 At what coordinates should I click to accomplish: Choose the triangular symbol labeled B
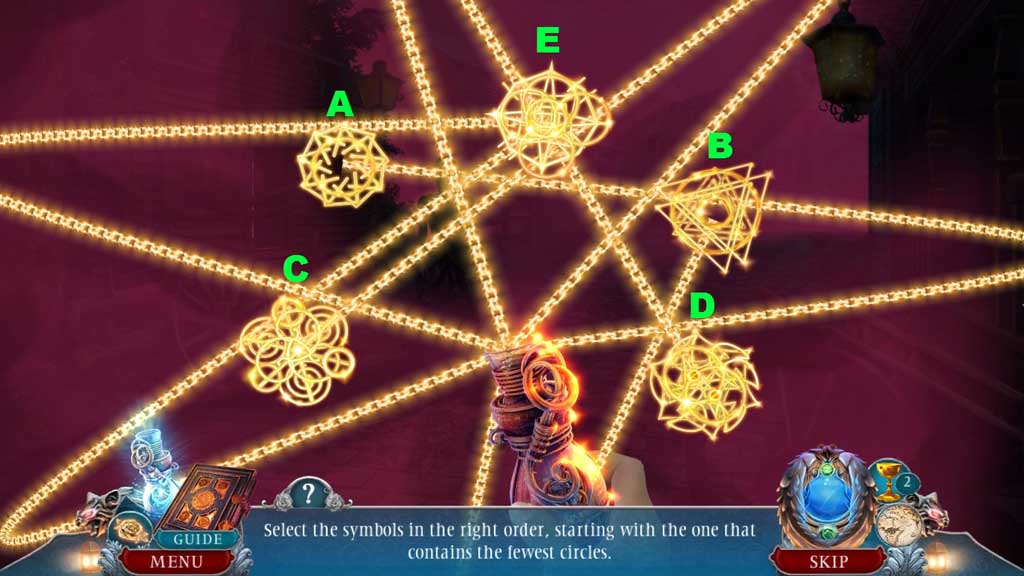click(x=714, y=212)
